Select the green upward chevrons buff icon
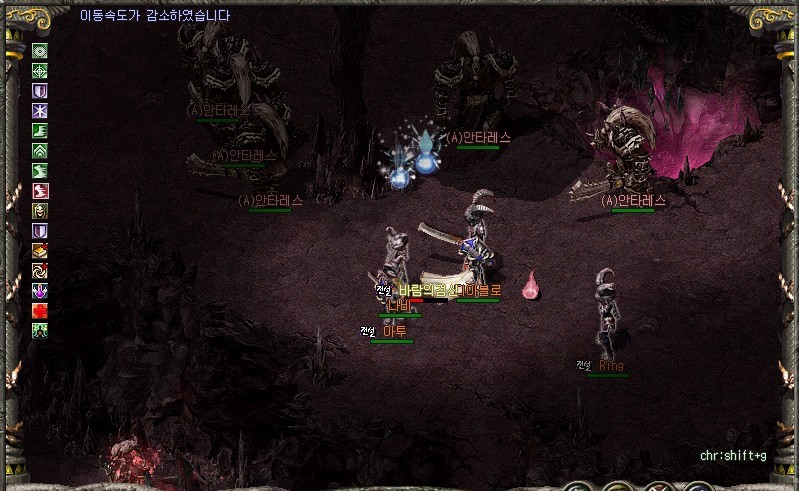The height and width of the screenshot is (491, 799). 40,151
